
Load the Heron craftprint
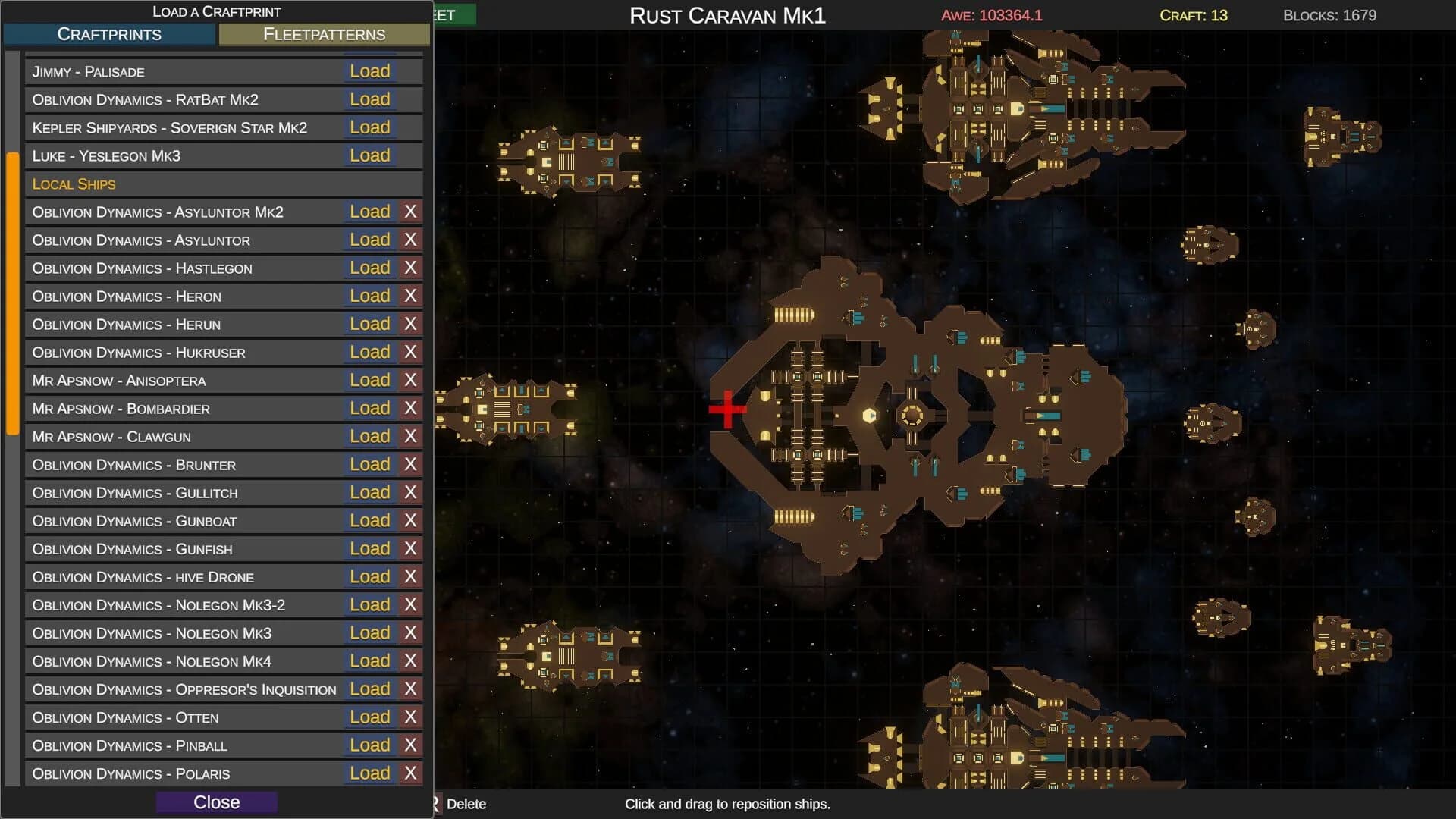point(370,296)
